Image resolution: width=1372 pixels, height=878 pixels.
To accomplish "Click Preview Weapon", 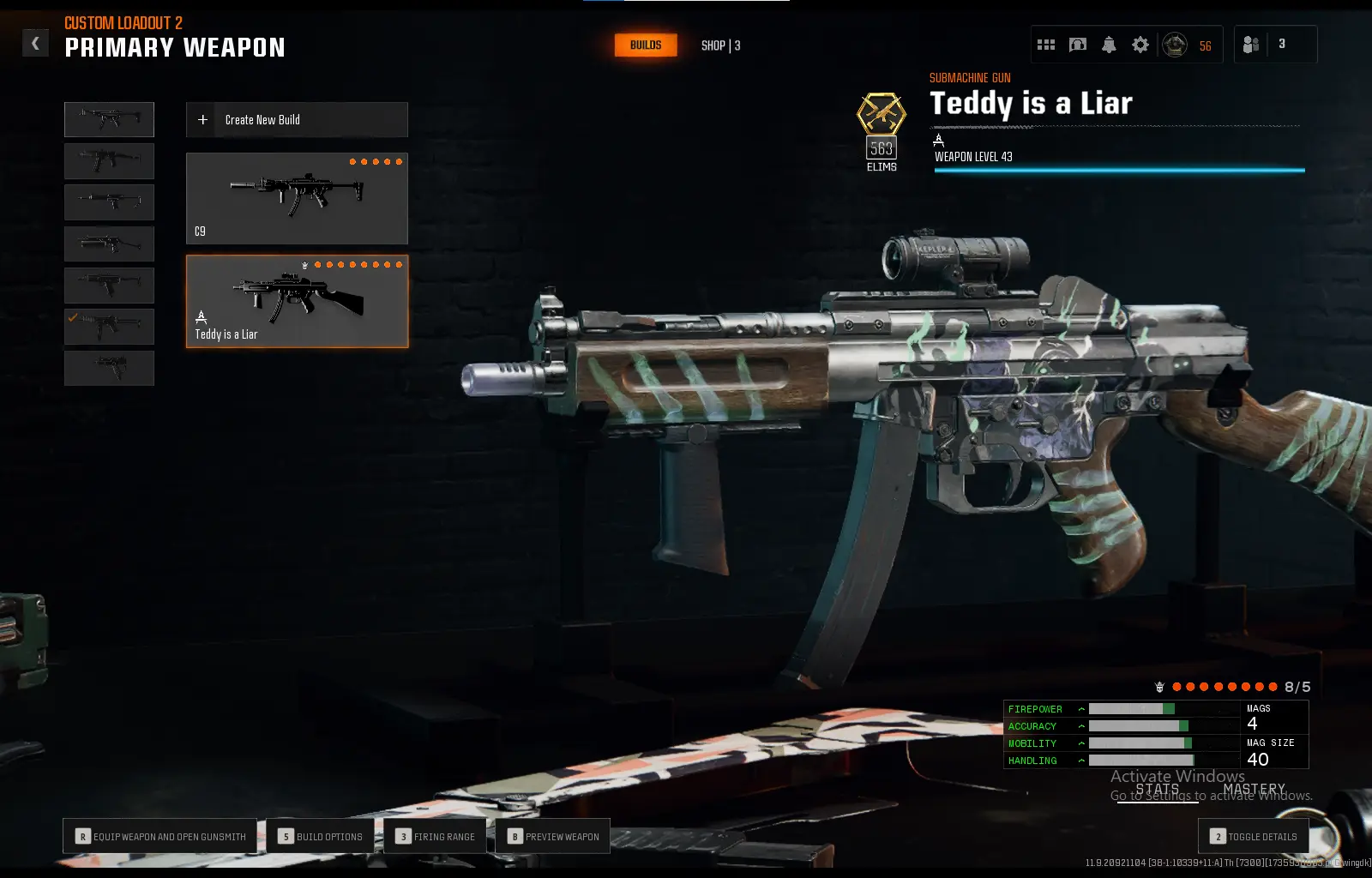I will (x=553, y=836).
